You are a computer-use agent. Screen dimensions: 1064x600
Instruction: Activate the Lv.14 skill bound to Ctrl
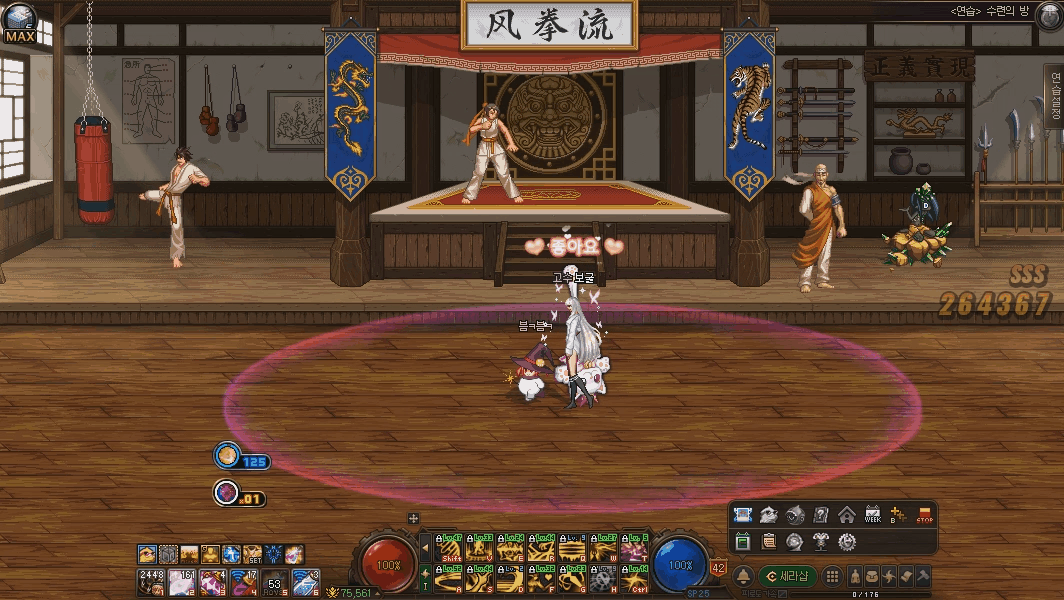634,578
